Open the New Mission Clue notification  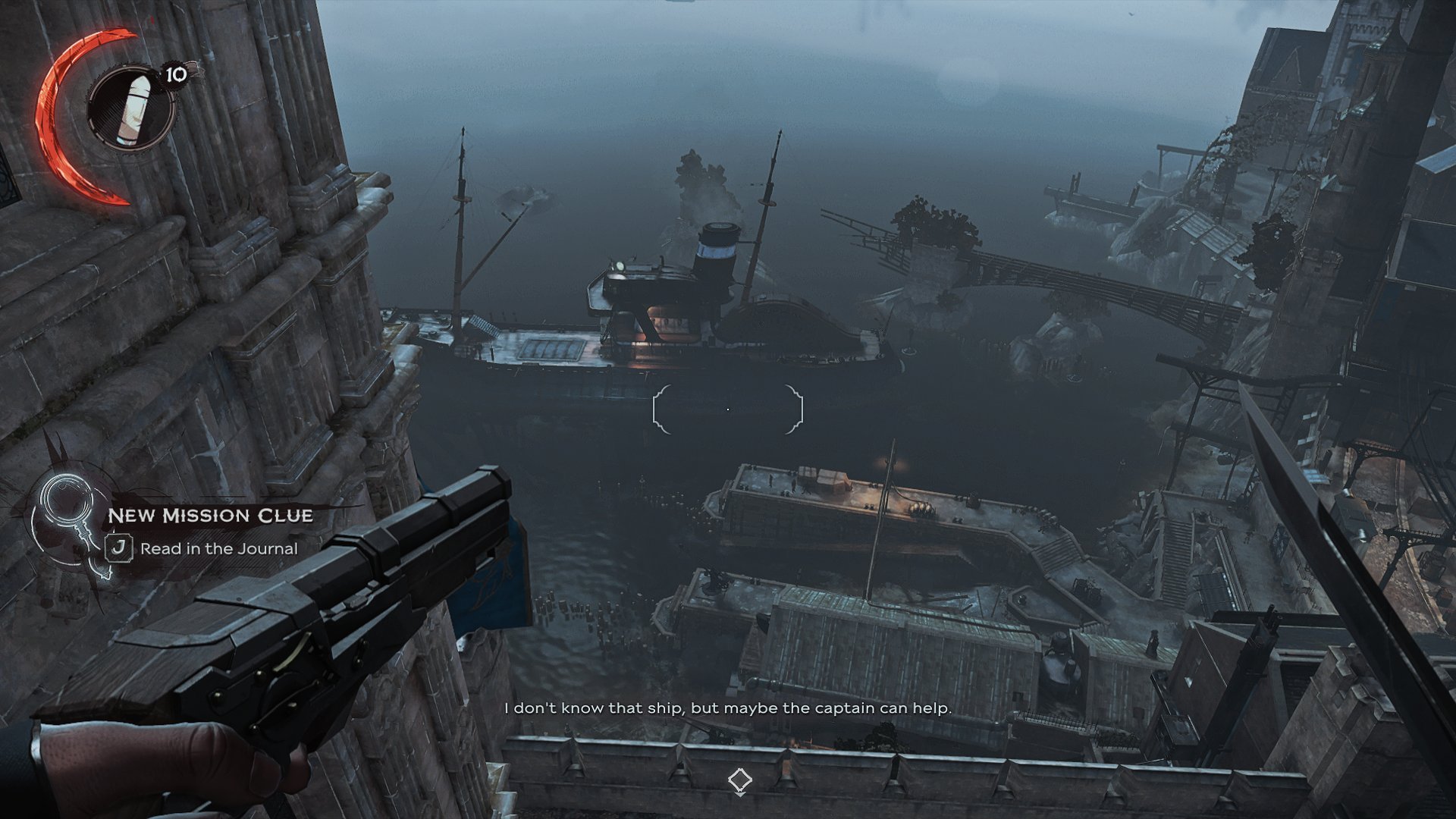(210, 516)
